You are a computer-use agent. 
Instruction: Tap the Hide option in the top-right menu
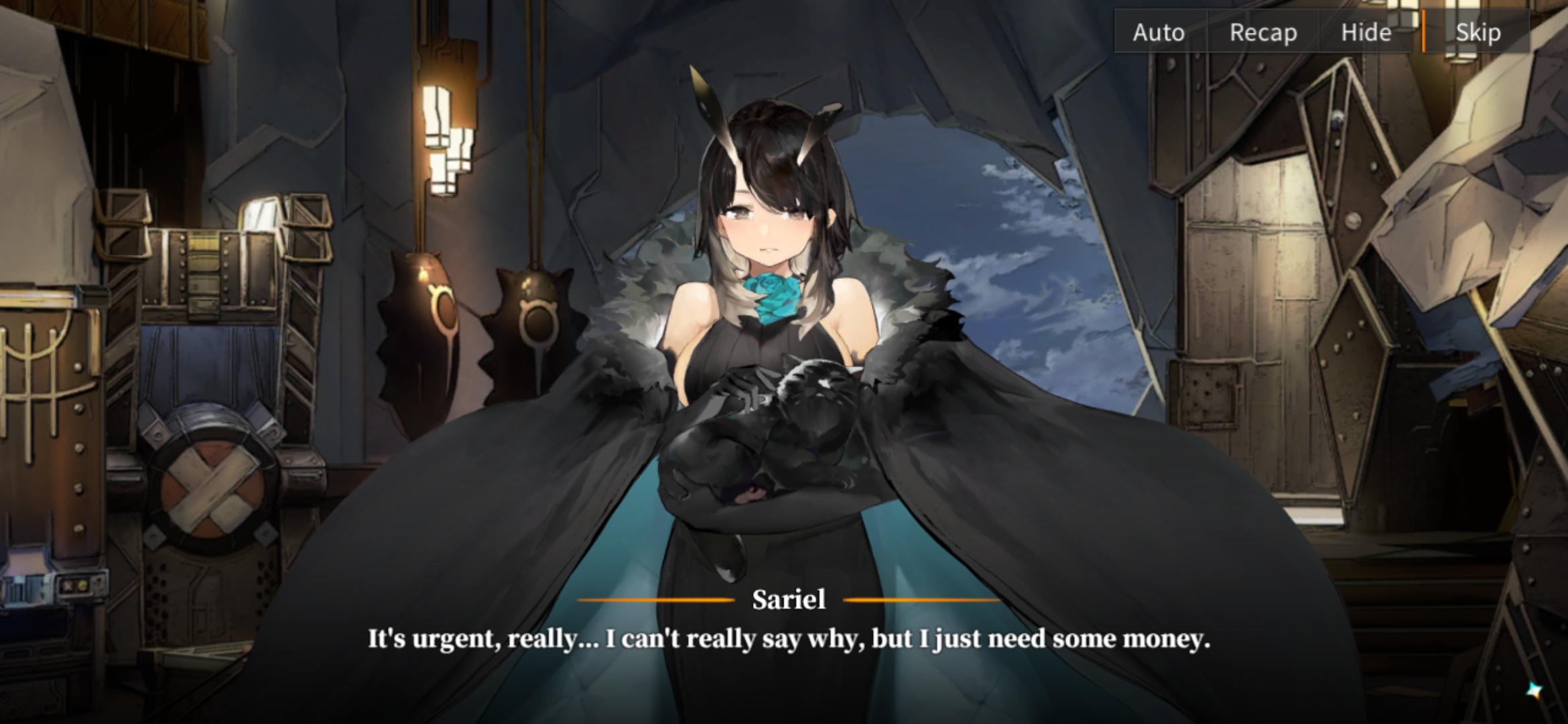[x=1367, y=32]
